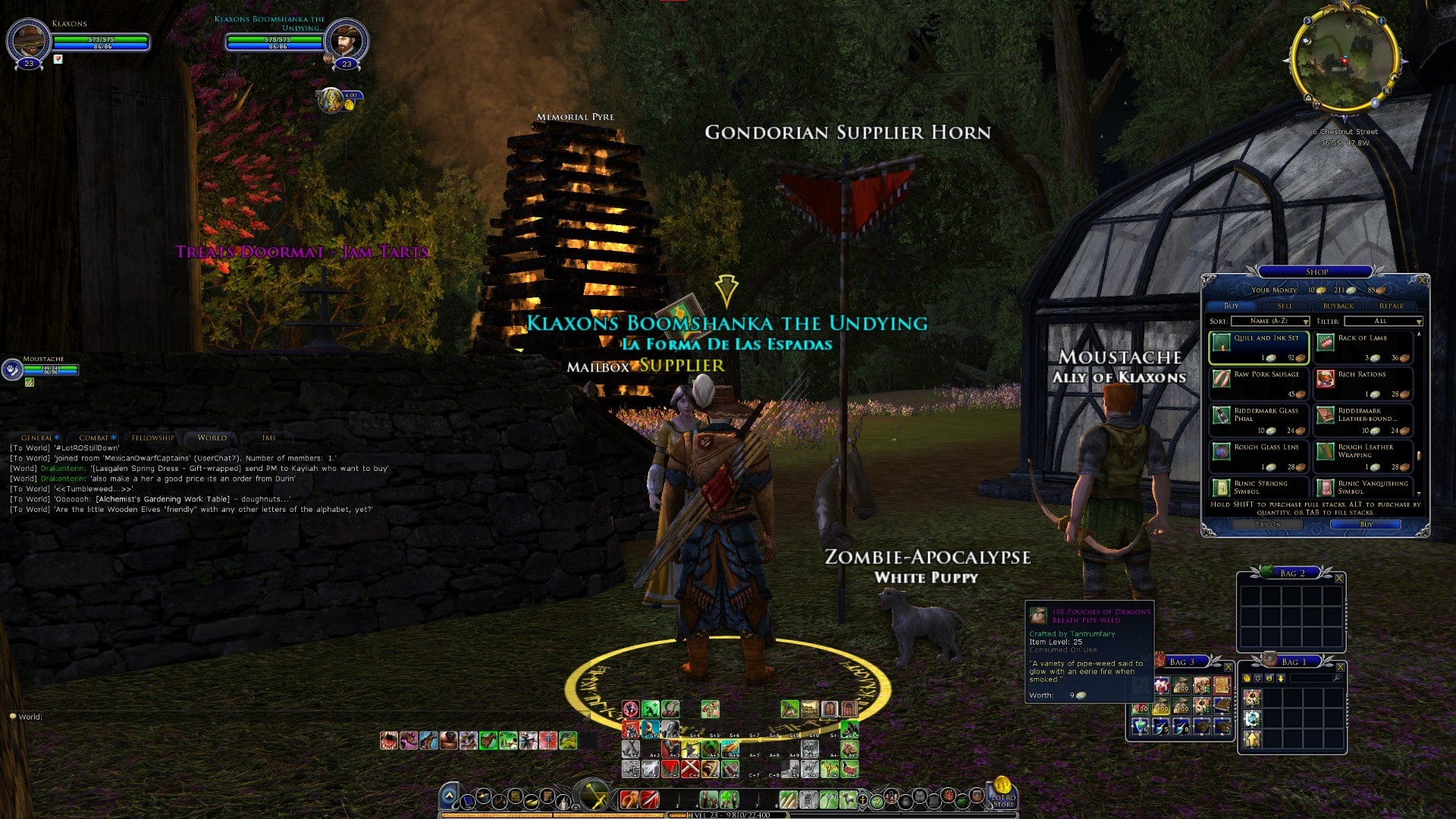Switch to the shop's Sell tab
1456x819 pixels.
(1285, 306)
